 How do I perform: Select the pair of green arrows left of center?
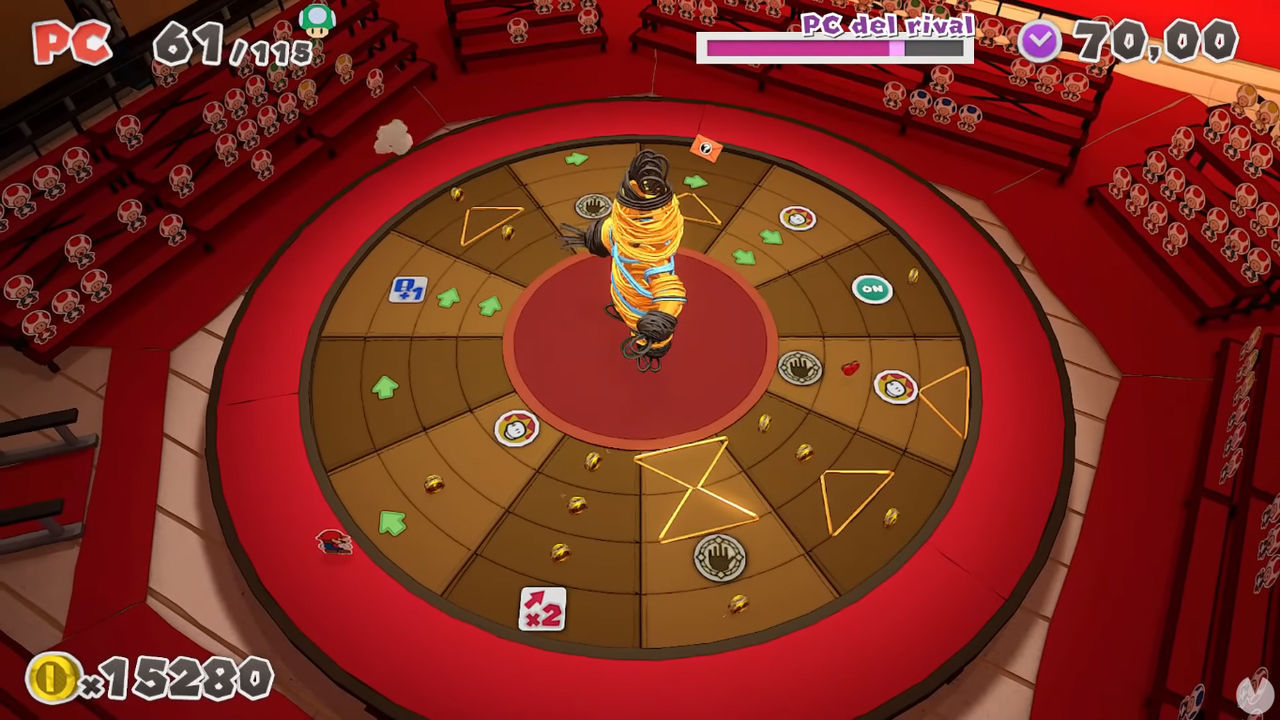click(x=467, y=300)
